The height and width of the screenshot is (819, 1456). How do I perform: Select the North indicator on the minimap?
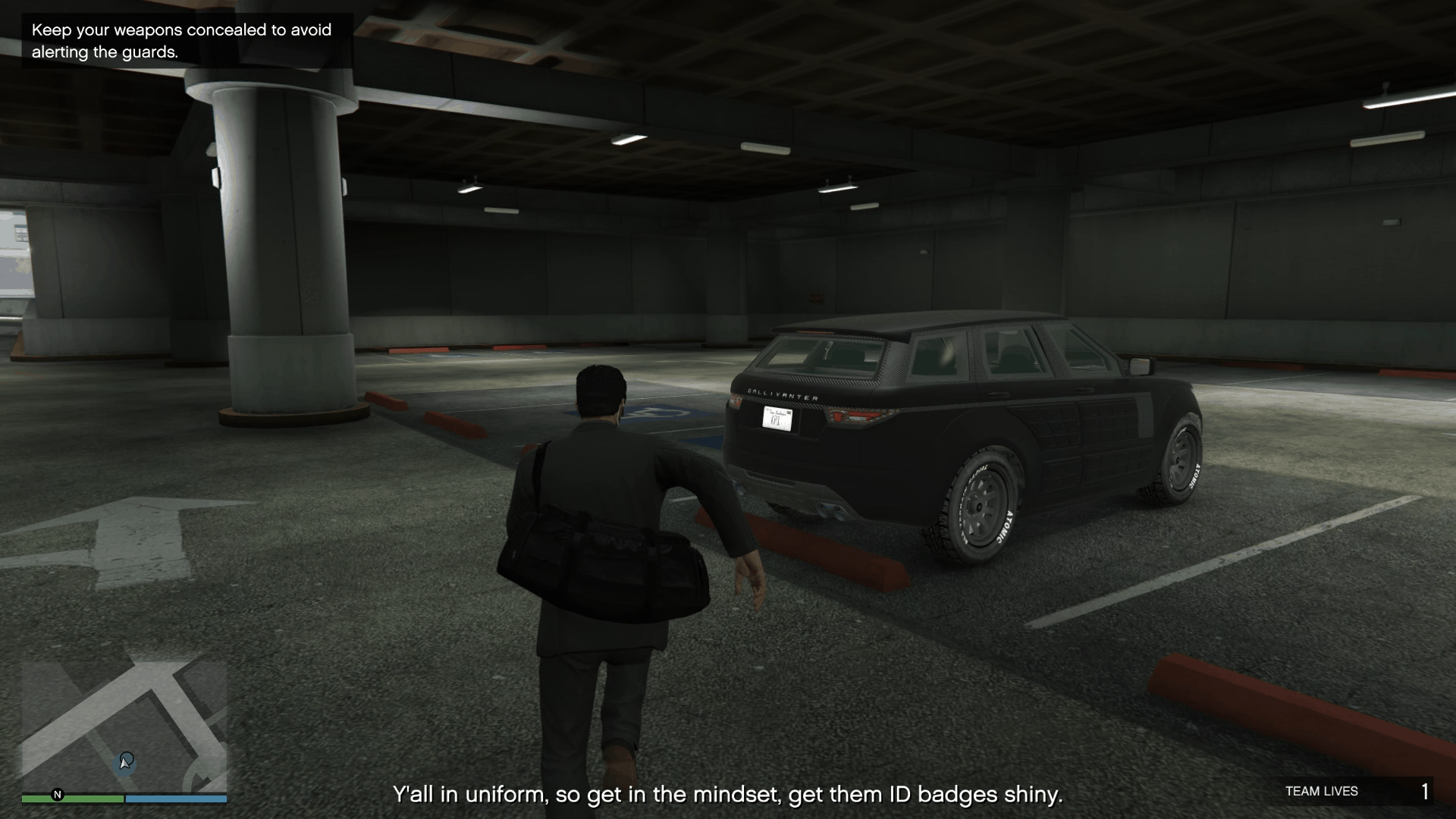click(x=55, y=796)
